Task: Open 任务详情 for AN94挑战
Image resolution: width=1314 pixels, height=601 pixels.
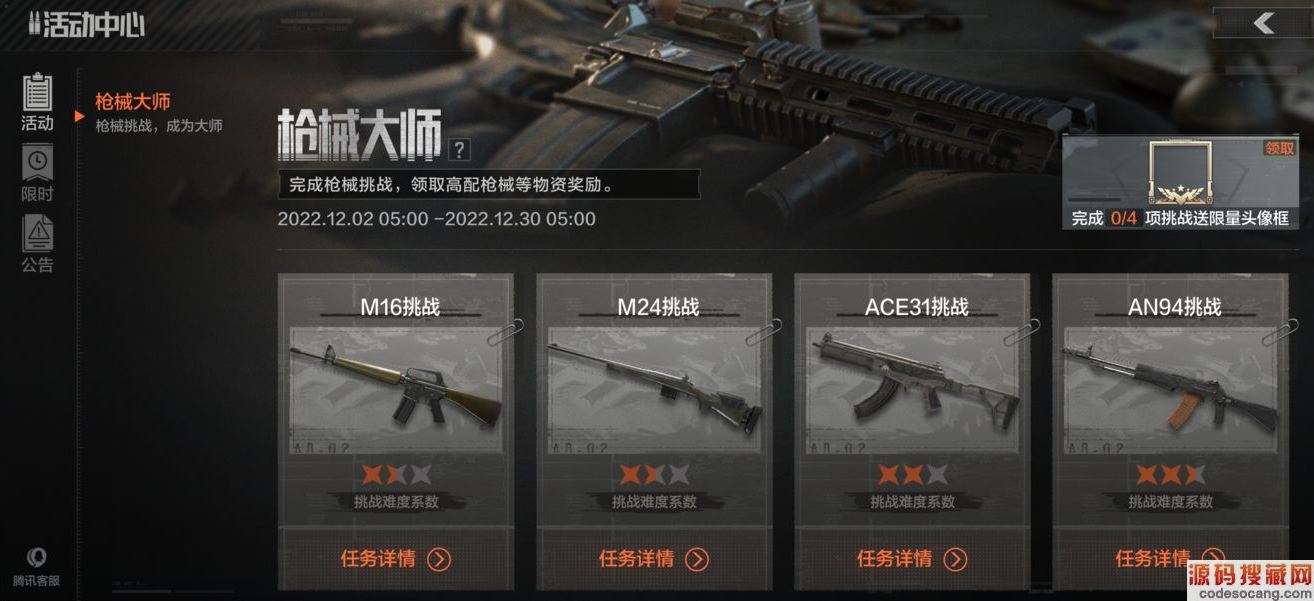Action: (x=1170, y=558)
